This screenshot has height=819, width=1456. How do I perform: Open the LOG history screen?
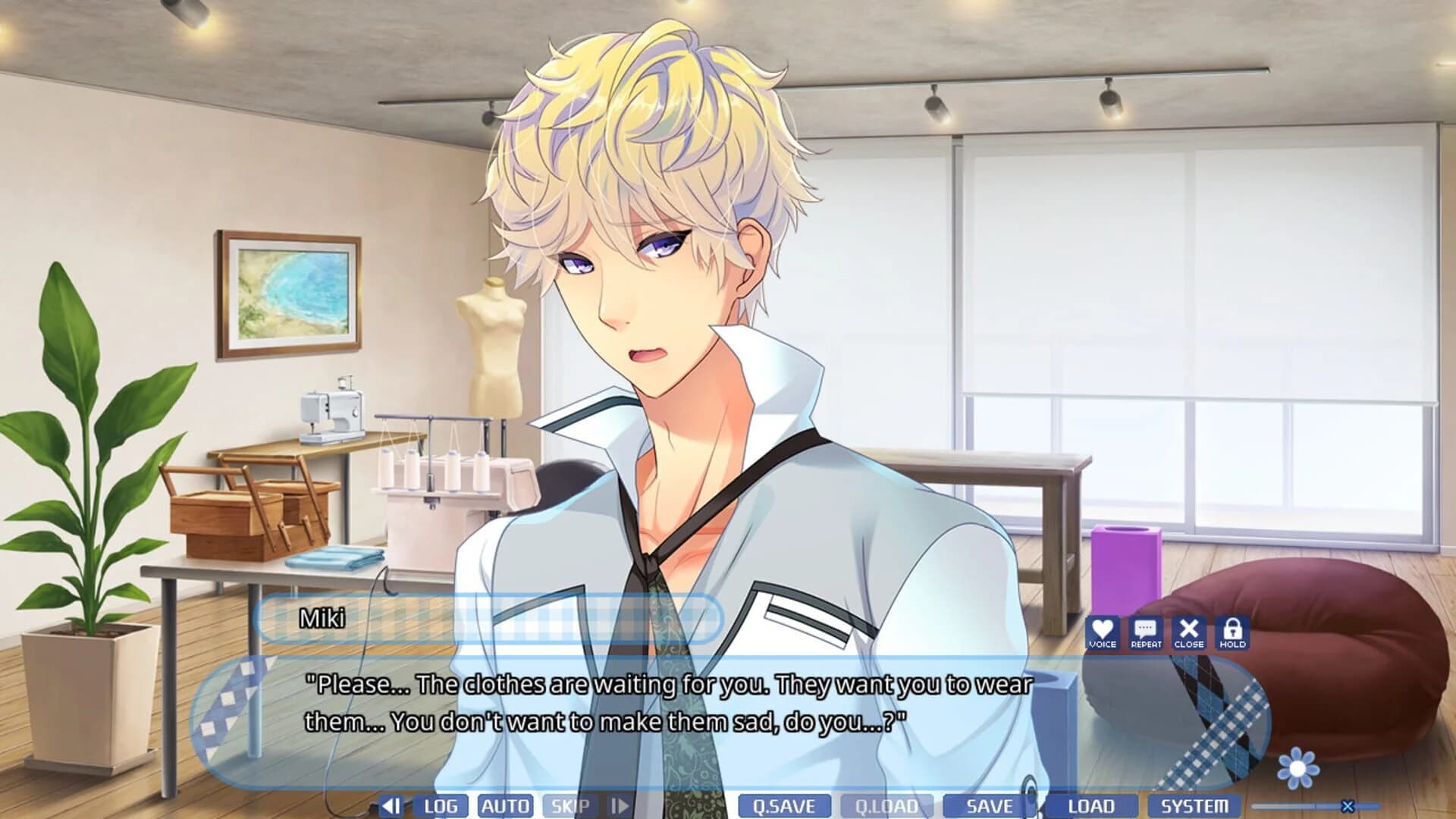(x=442, y=806)
